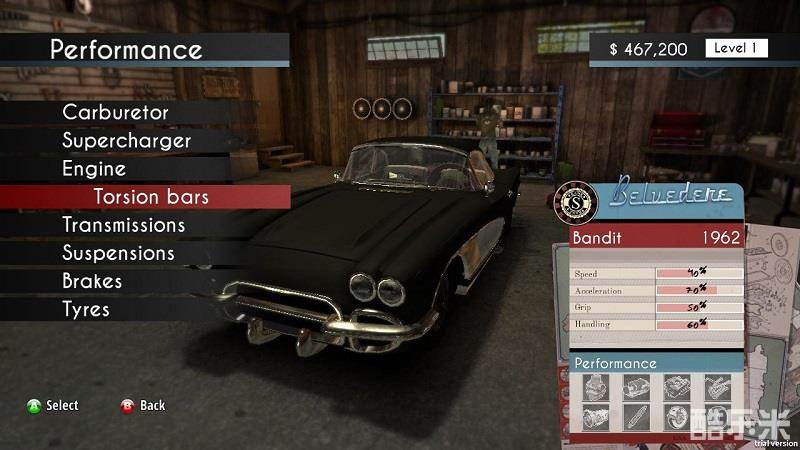Select the Carburetor menu entry
This screenshot has height=450, width=800.
point(115,113)
